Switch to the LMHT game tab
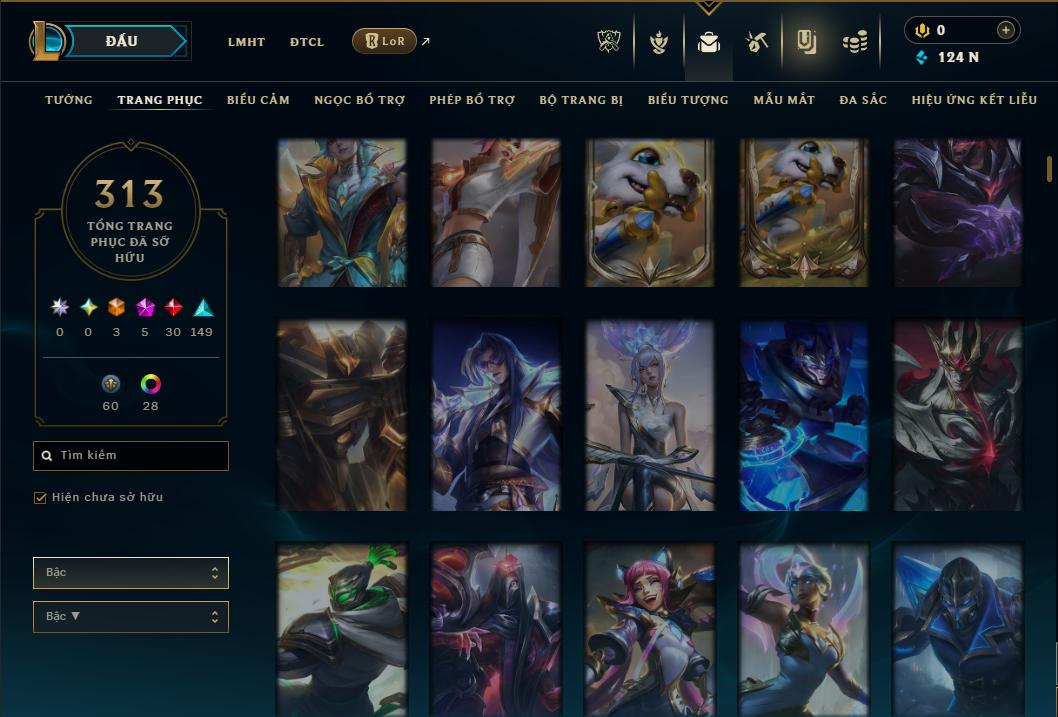 [x=246, y=42]
